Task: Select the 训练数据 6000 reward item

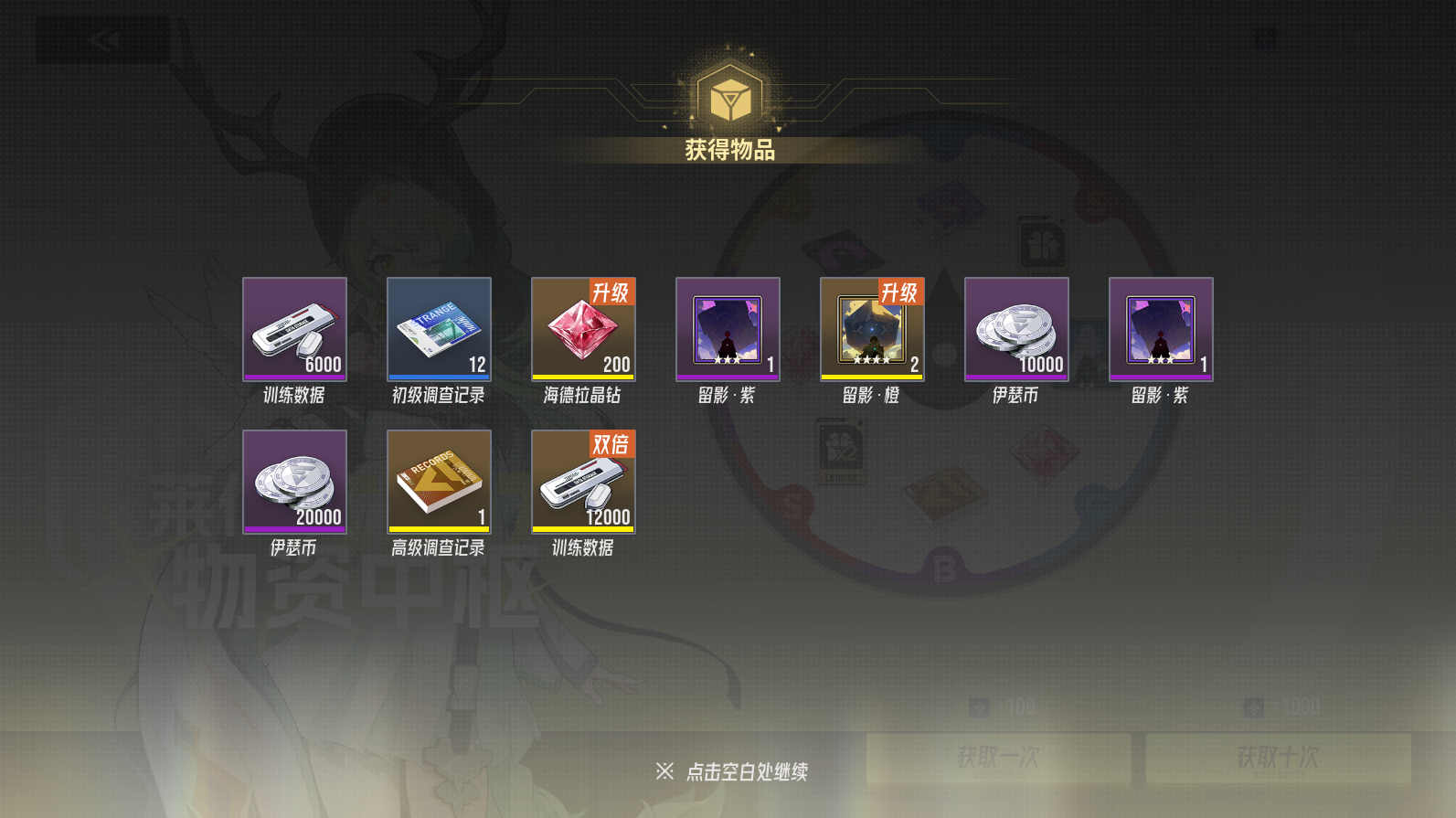Action: click(294, 329)
